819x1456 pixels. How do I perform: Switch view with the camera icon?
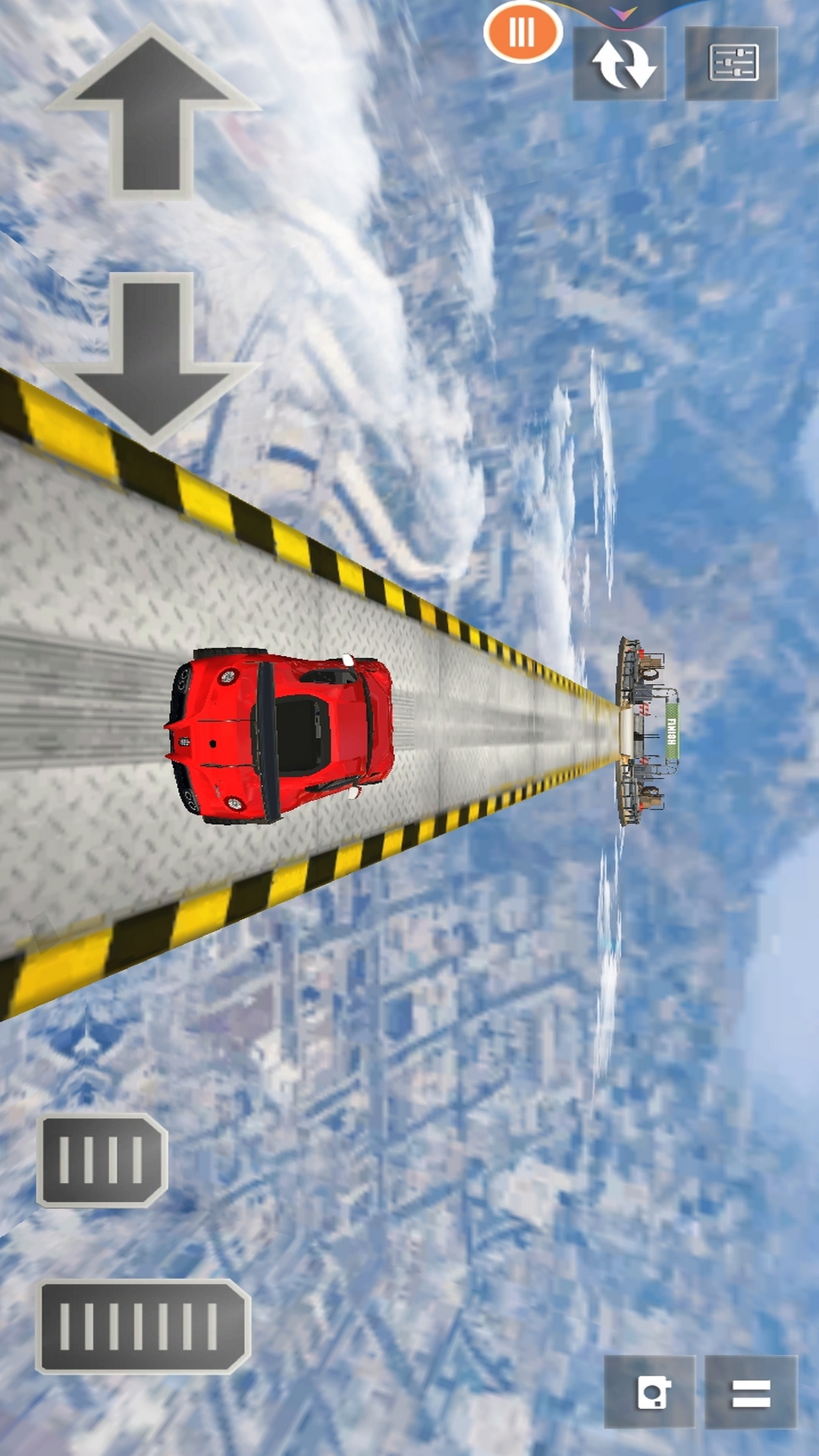point(650,1392)
